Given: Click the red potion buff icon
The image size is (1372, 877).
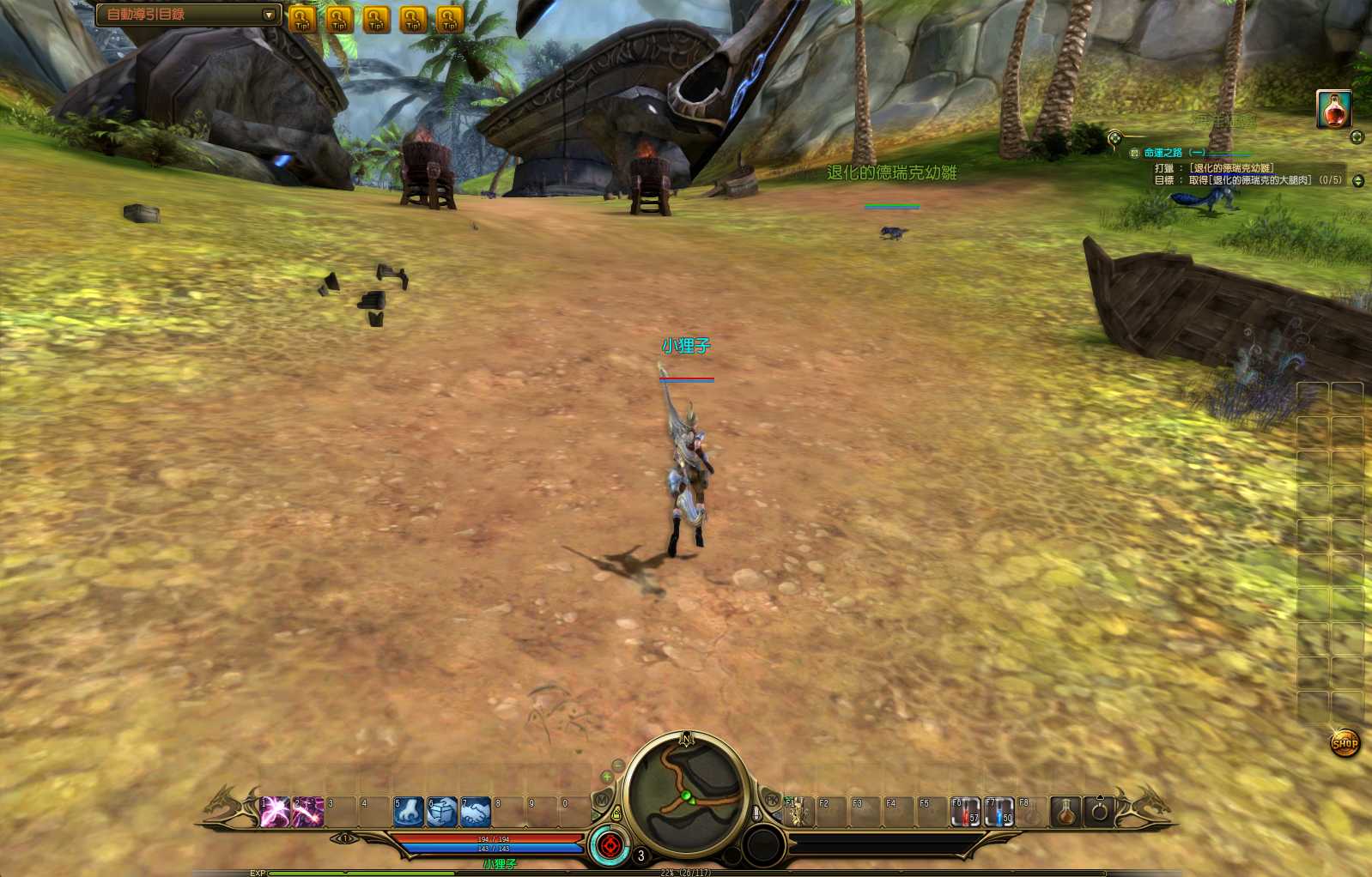Looking at the screenshot, I should click(x=1334, y=109).
